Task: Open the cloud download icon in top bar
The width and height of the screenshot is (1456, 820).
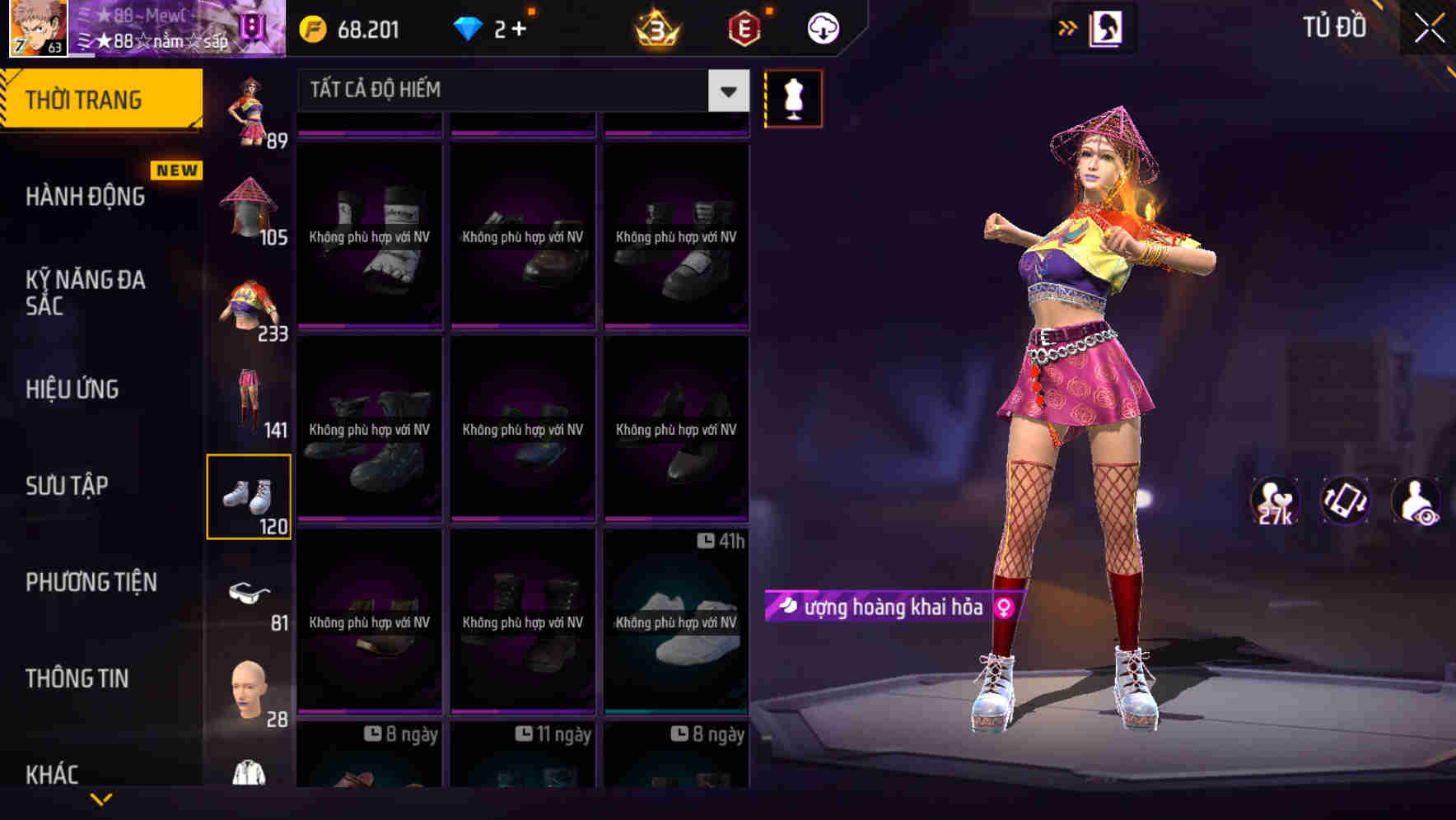Action: click(x=821, y=27)
